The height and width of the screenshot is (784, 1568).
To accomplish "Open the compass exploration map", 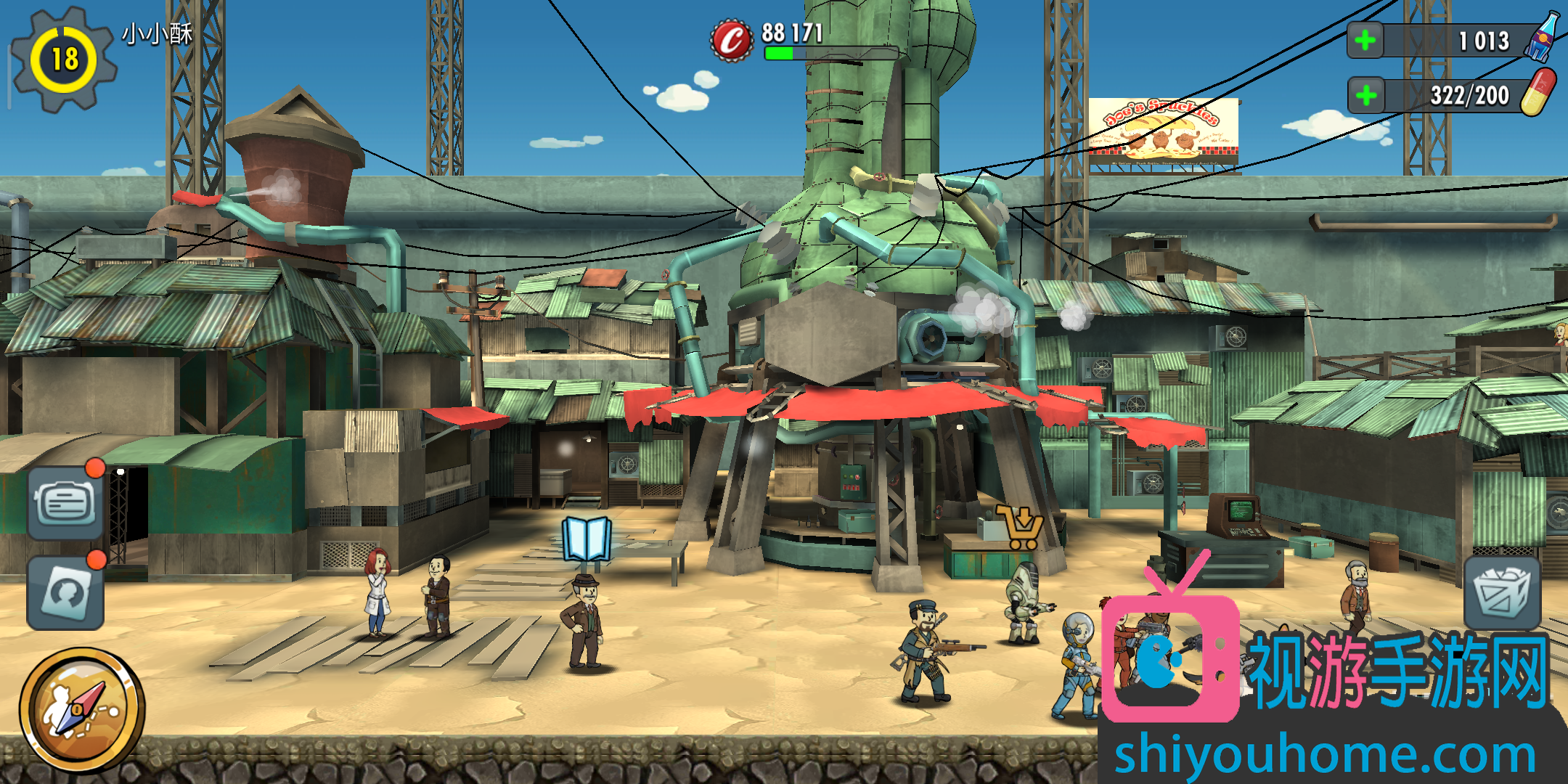I will 81,709.
